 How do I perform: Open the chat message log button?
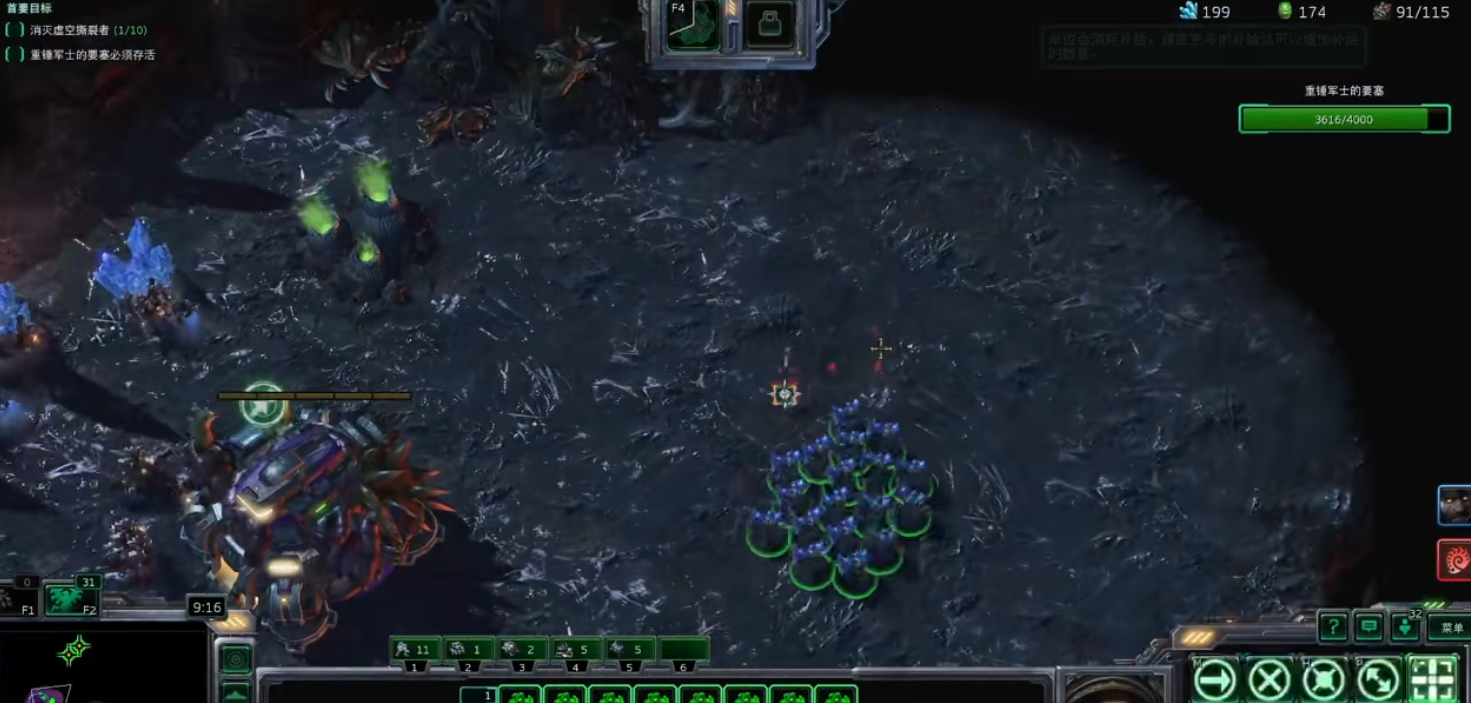click(1369, 628)
